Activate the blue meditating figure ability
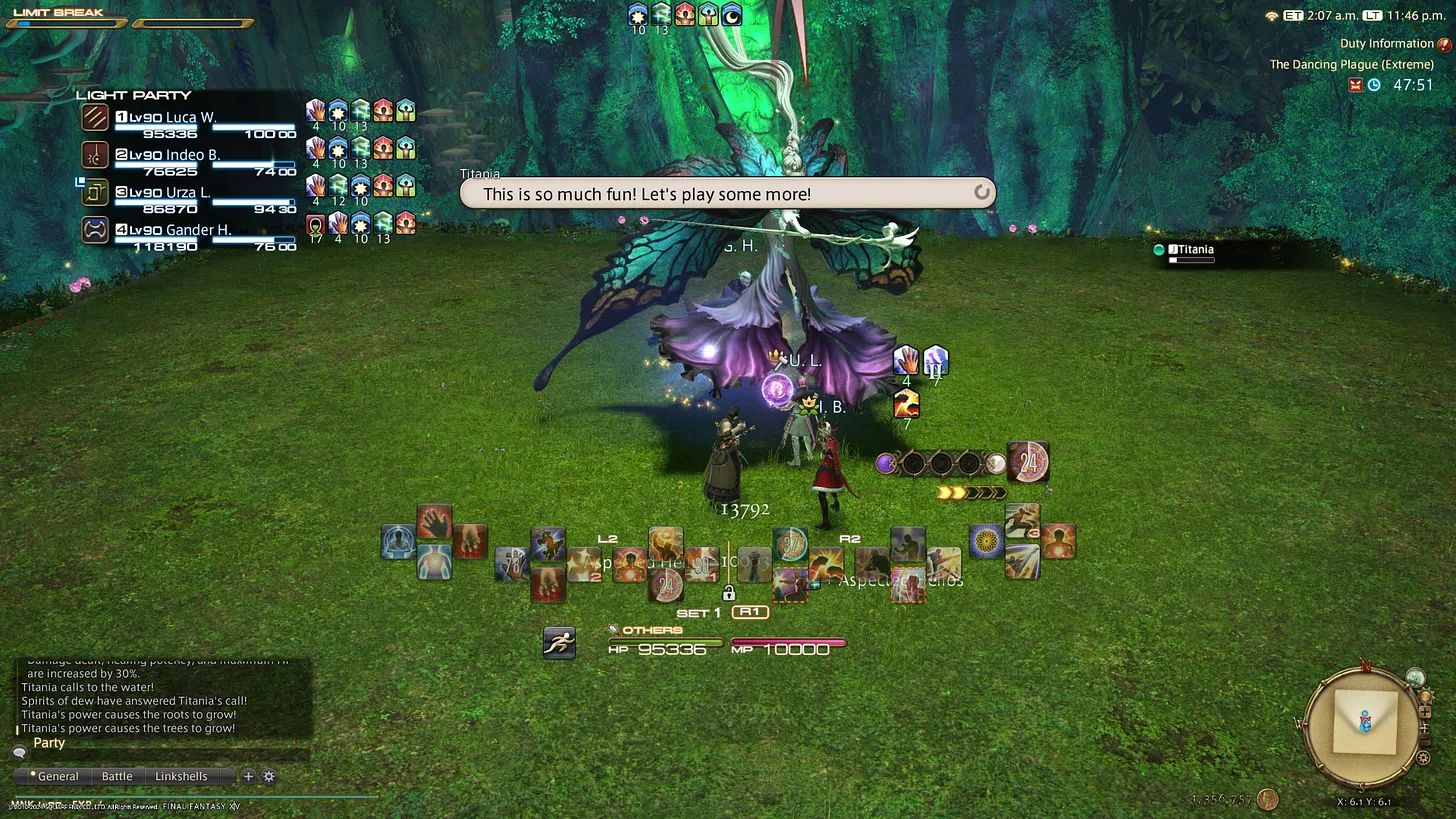The width and height of the screenshot is (1456, 819). [x=398, y=542]
